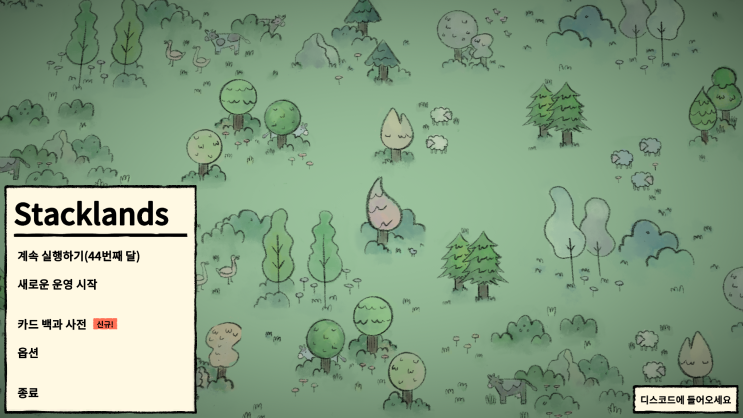
Task: Join the Discord via the 디스코드에 들어오세요 button
Action: [x=686, y=400]
